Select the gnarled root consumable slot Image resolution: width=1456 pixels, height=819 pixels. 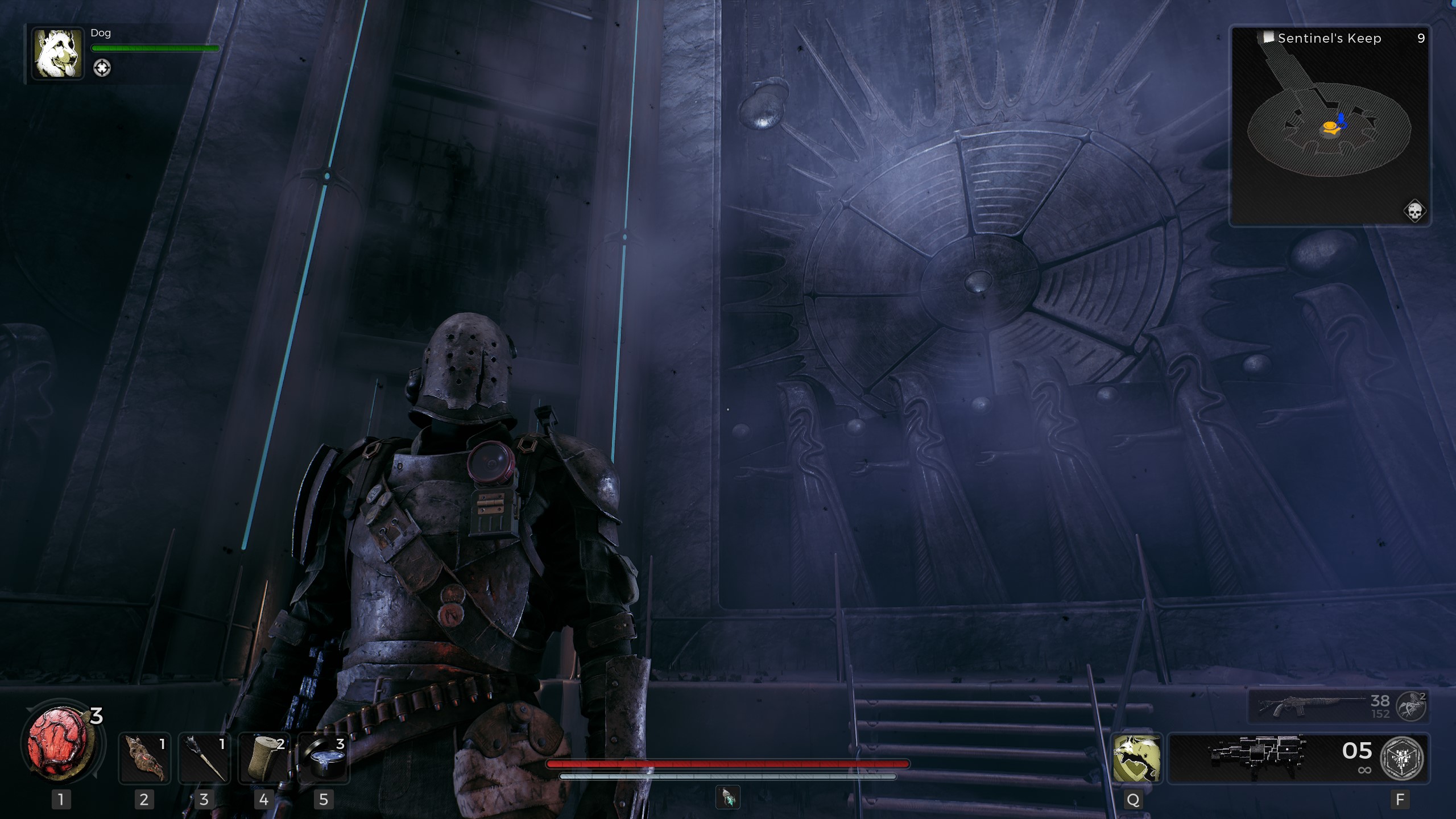[144, 758]
